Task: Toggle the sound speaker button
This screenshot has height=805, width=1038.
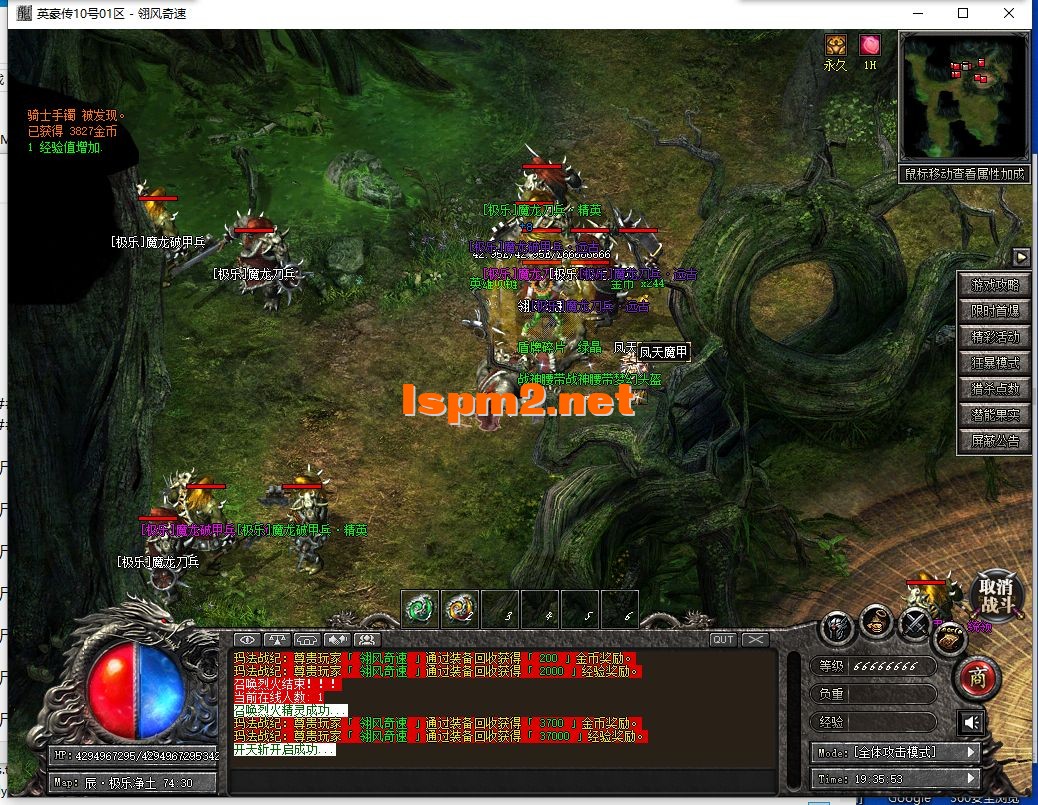Action: [x=969, y=722]
